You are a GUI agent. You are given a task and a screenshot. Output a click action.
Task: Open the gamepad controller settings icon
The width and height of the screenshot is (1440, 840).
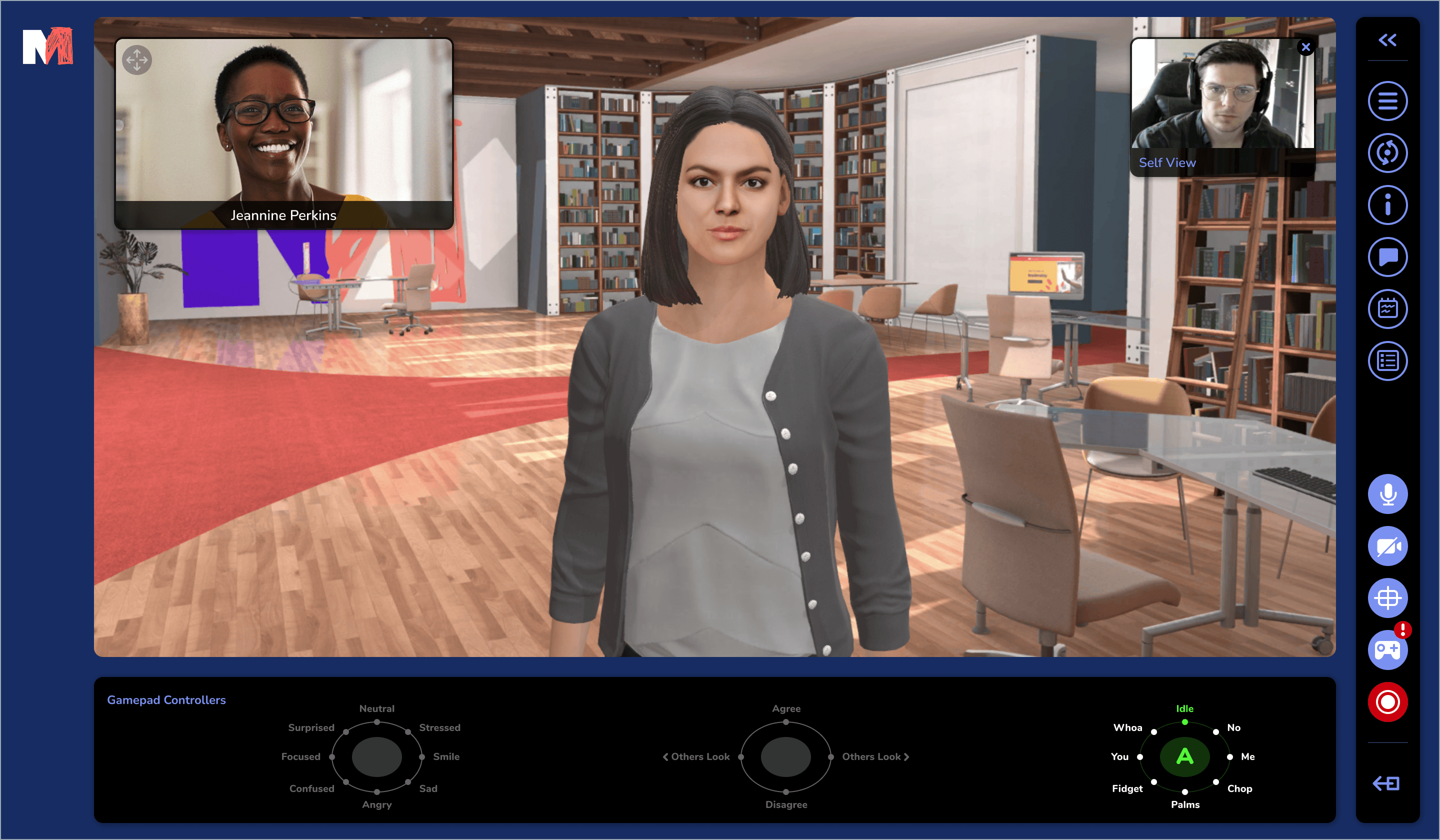1387,649
